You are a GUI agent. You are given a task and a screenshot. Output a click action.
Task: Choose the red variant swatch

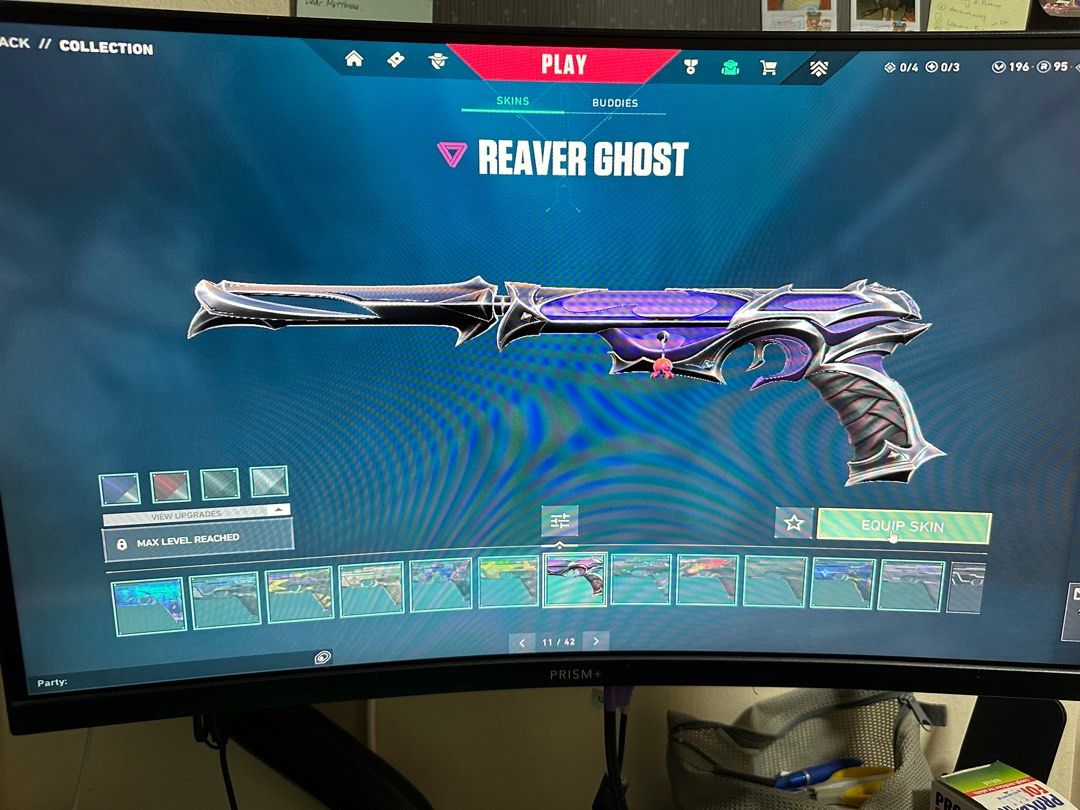tap(170, 487)
